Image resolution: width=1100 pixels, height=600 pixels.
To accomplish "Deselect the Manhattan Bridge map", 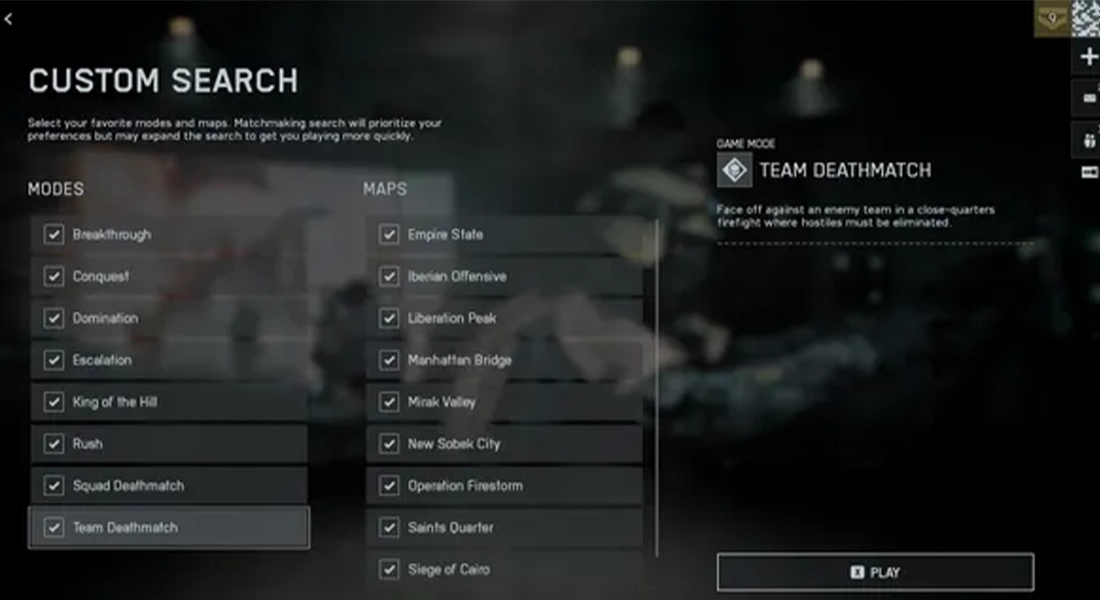I will coord(389,361).
